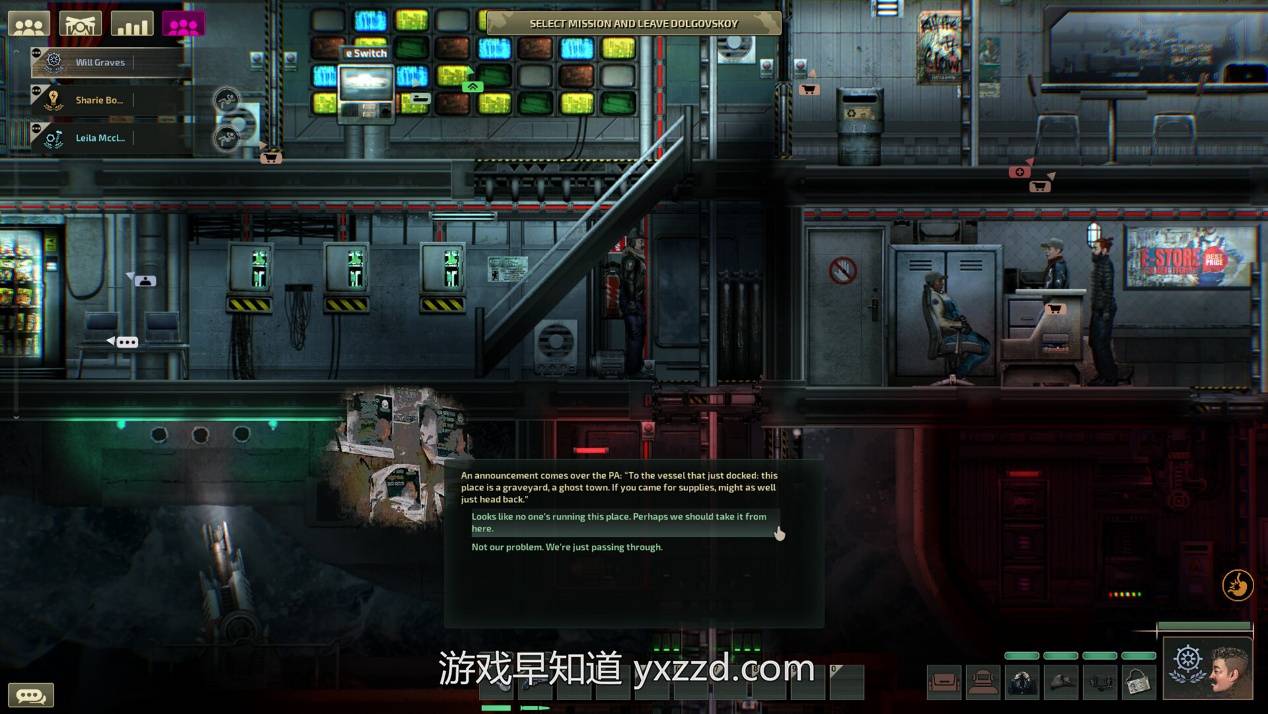The height and width of the screenshot is (714, 1268).
Task: Open the chat box button
Action: click(x=30, y=695)
